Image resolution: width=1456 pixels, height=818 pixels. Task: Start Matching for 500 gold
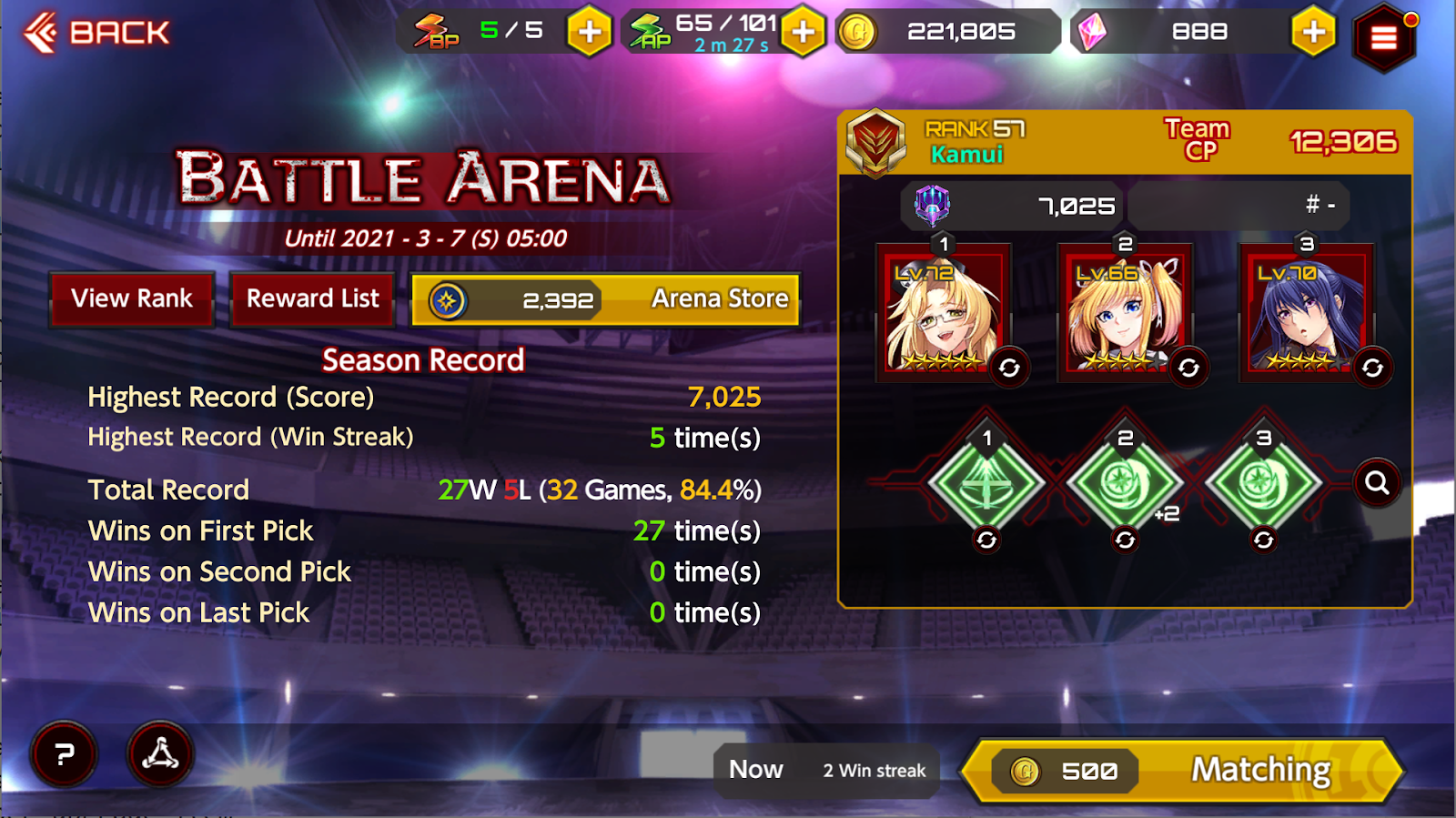(1183, 771)
